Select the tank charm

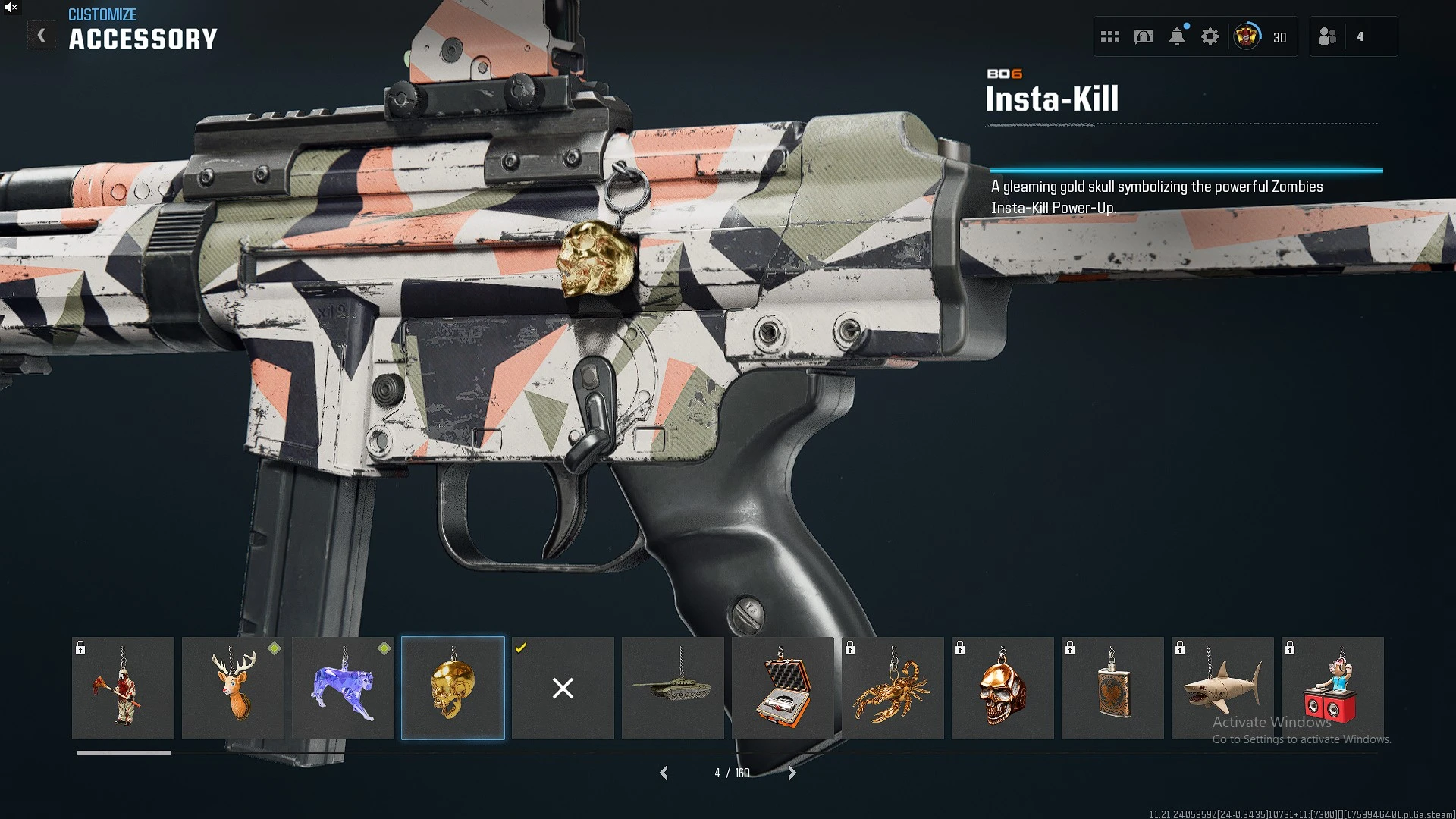[x=673, y=688]
